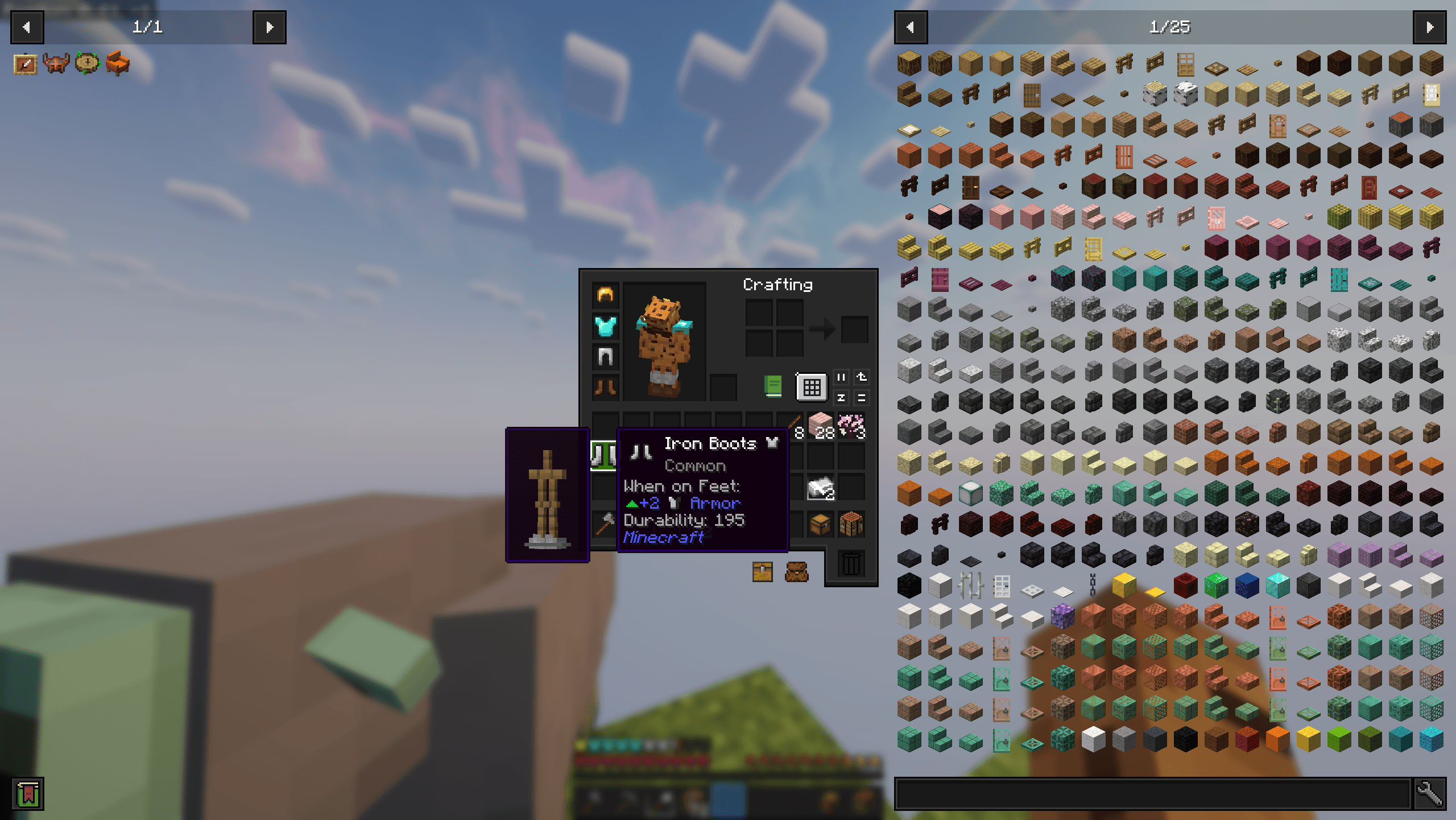Toggle the Z sort button next to the crafting grid
The height and width of the screenshot is (820, 1456).
[842, 397]
